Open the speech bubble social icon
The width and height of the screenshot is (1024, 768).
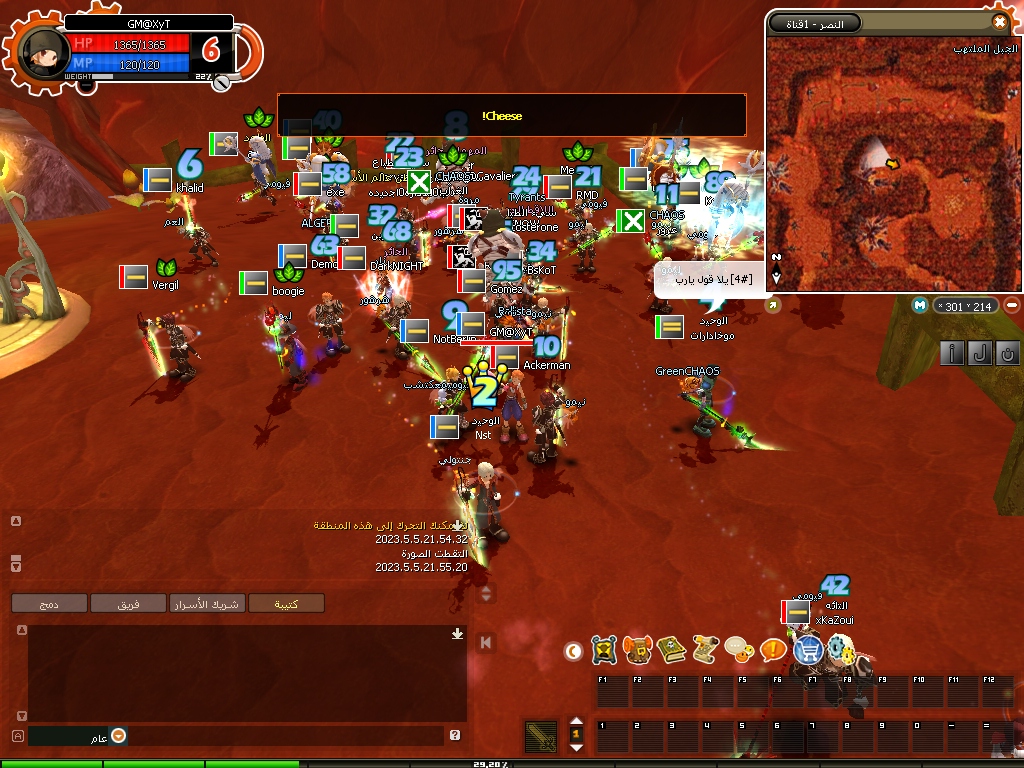tap(738, 650)
